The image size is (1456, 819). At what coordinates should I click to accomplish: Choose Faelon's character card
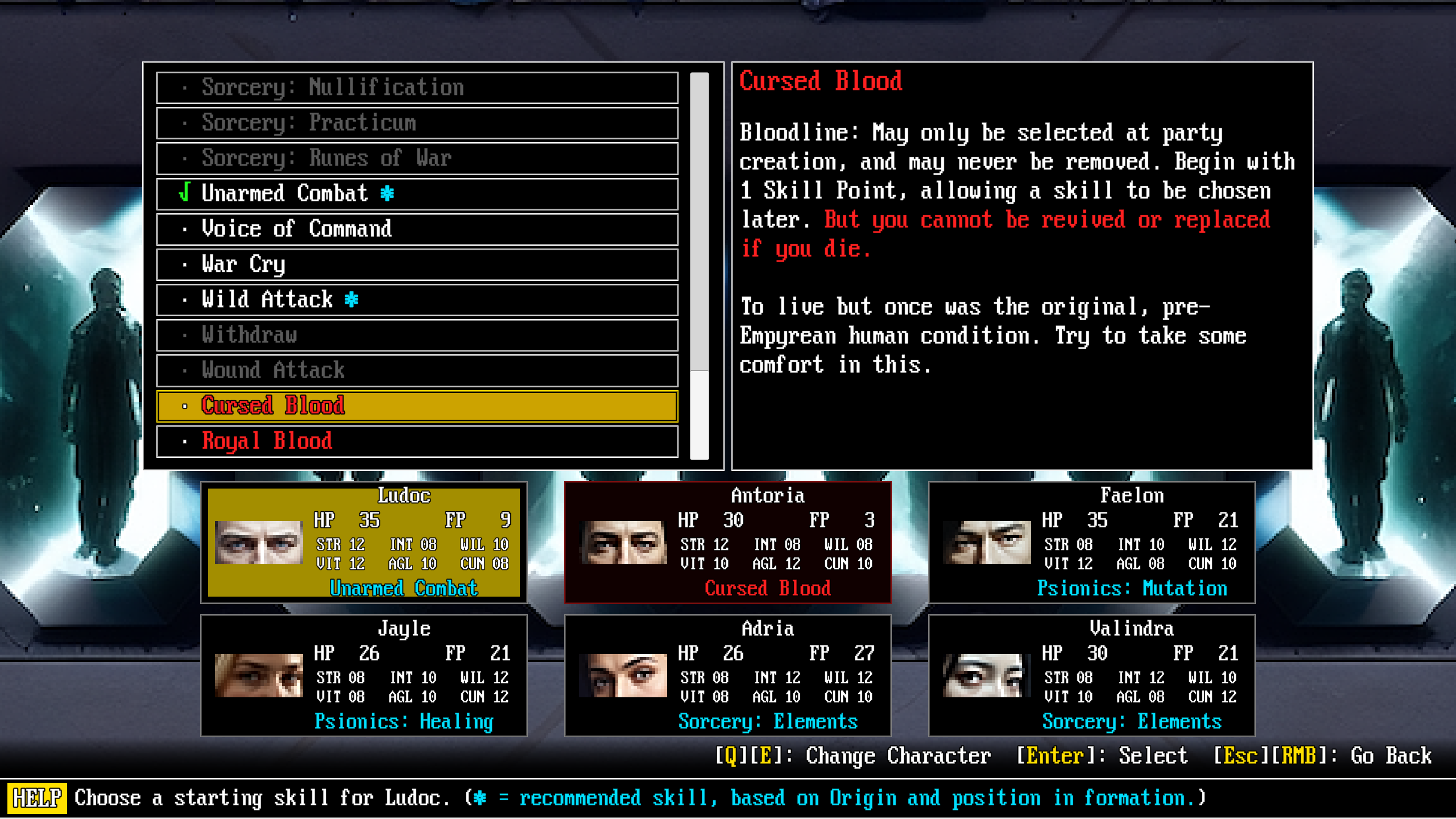1091,542
